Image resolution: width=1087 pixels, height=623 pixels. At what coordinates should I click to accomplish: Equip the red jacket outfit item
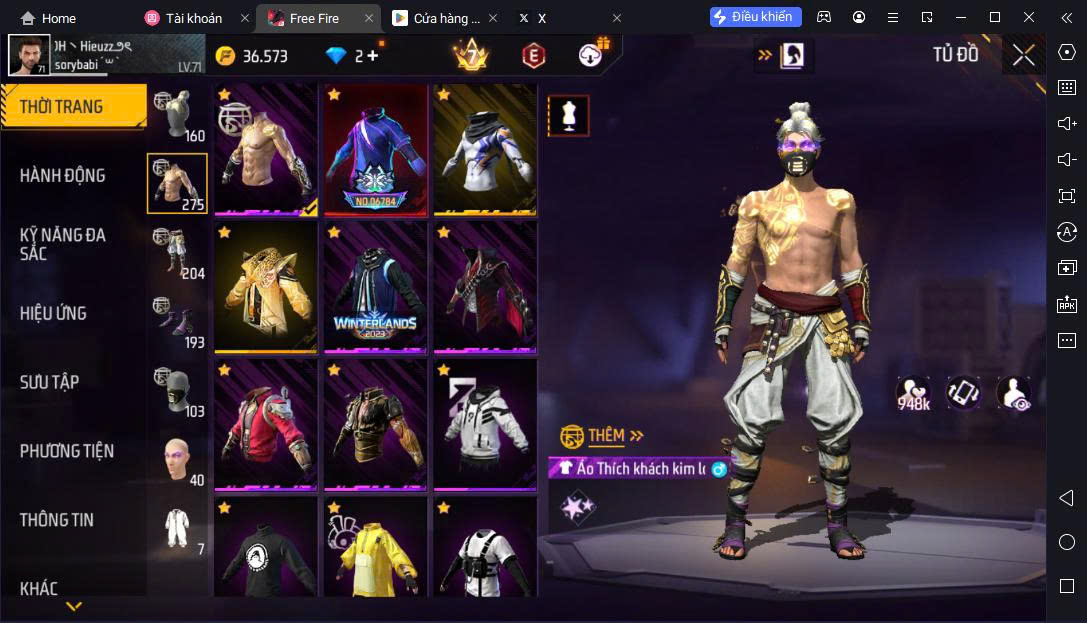pos(265,425)
